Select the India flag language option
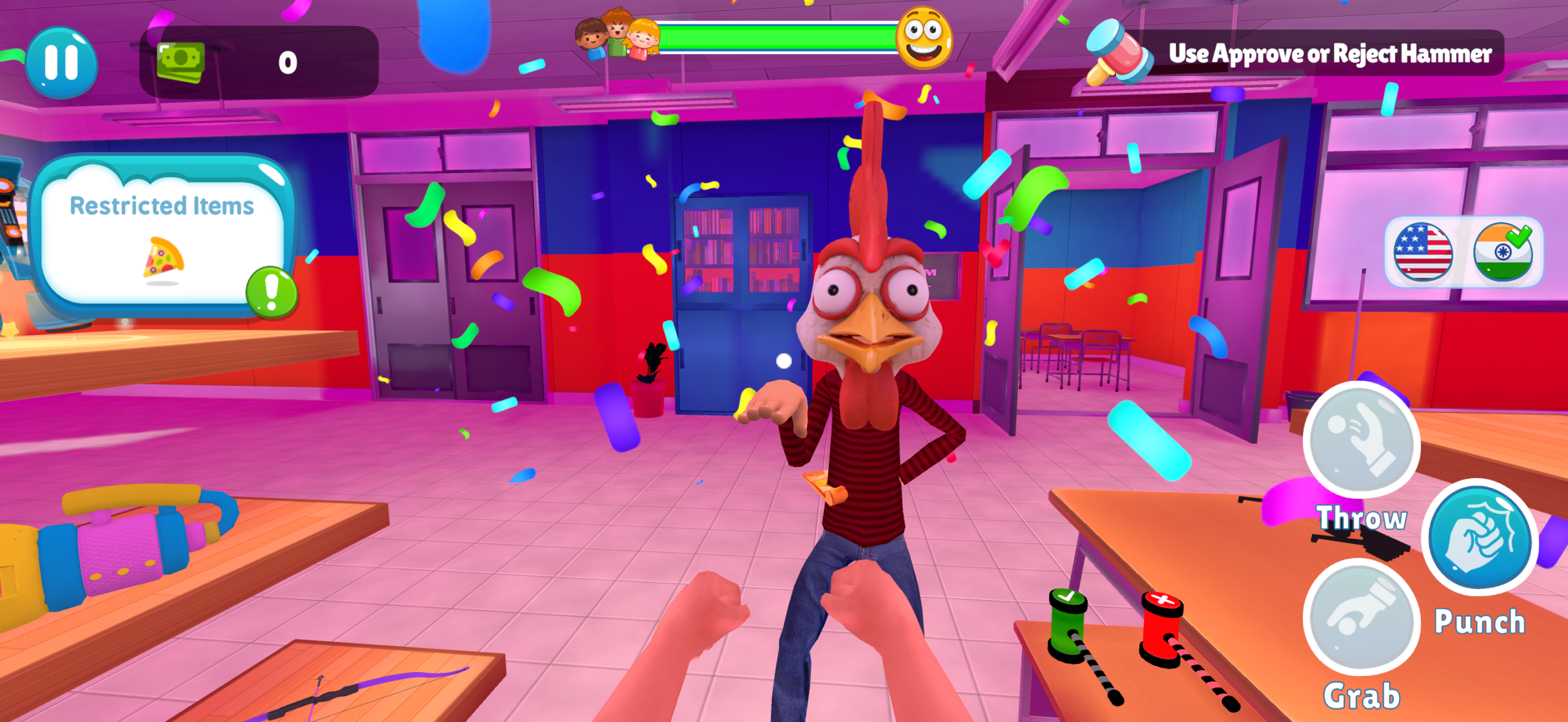The height and width of the screenshot is (722, 1568). (1502, 252)
